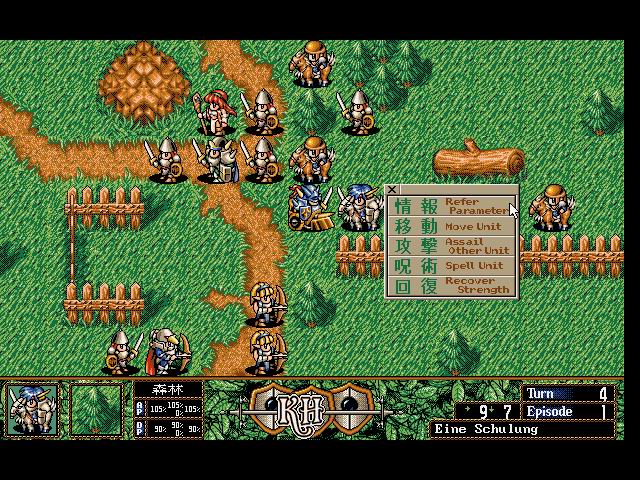
Task: Close the command menu with the X
Action: (392, 189)
